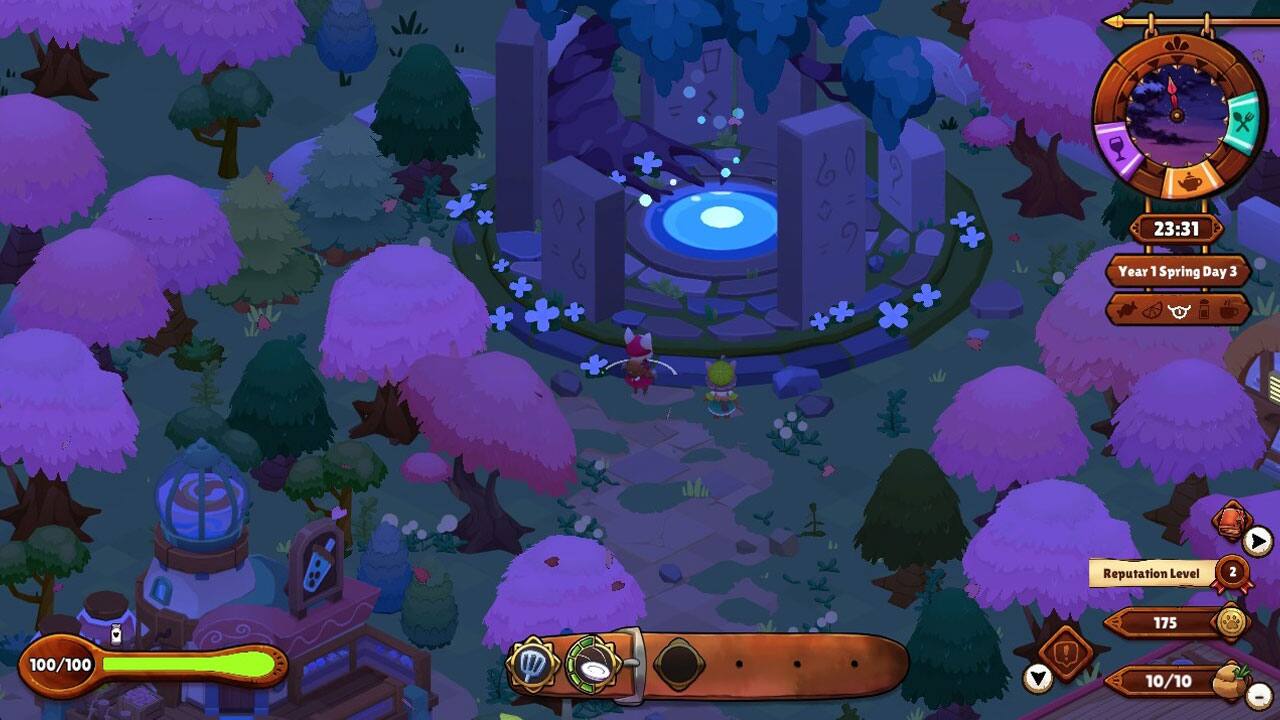Click the golden paw coin icon beside 175

point(1230,621)
